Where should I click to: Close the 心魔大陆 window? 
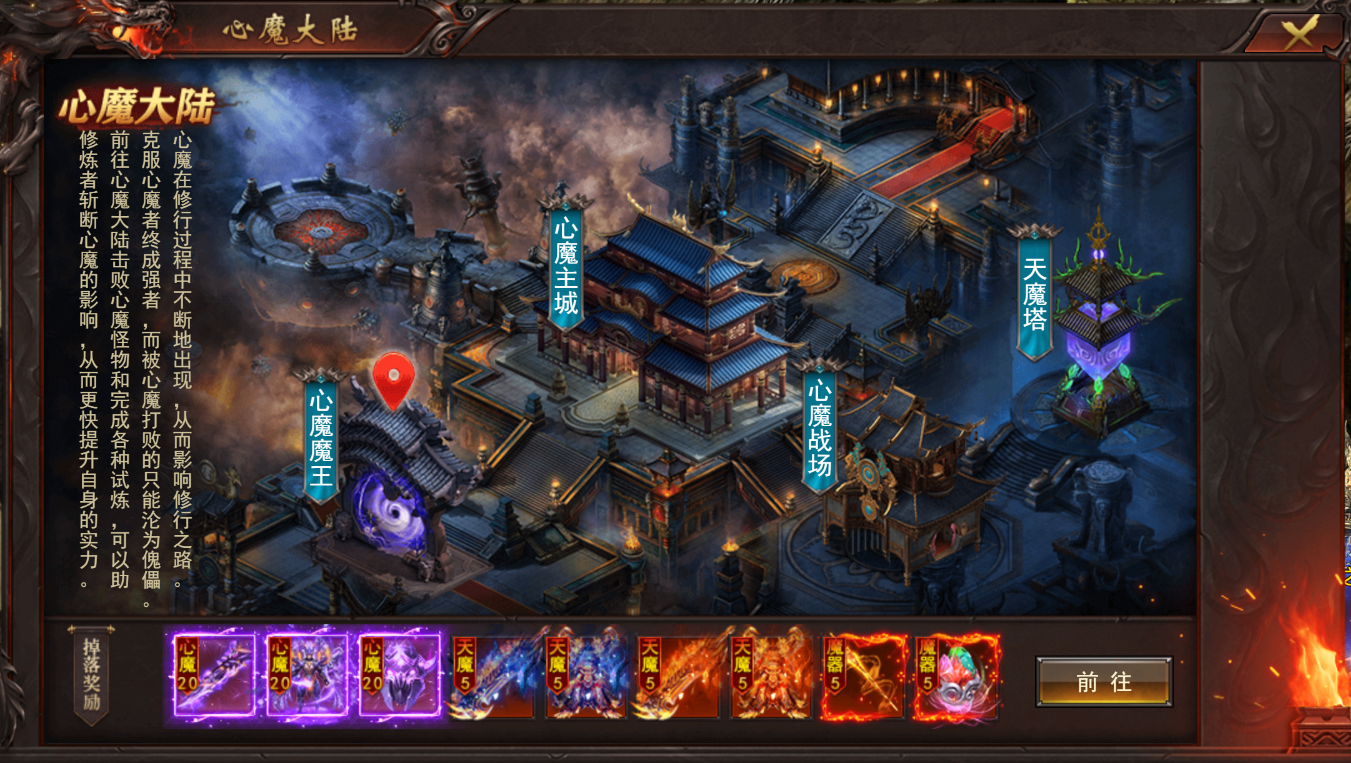pyautogui.click(x=1298, y=35)
